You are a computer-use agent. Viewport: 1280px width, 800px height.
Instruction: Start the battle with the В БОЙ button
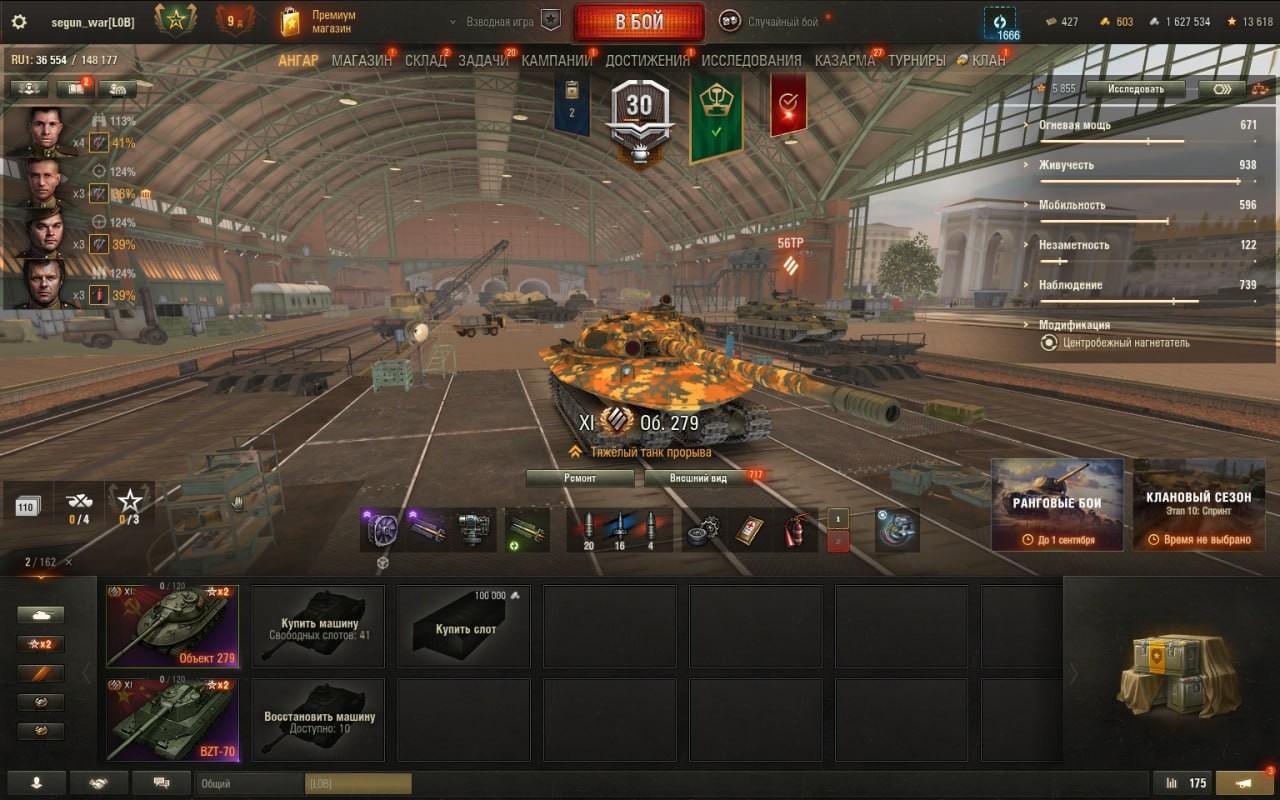[639, 22]
